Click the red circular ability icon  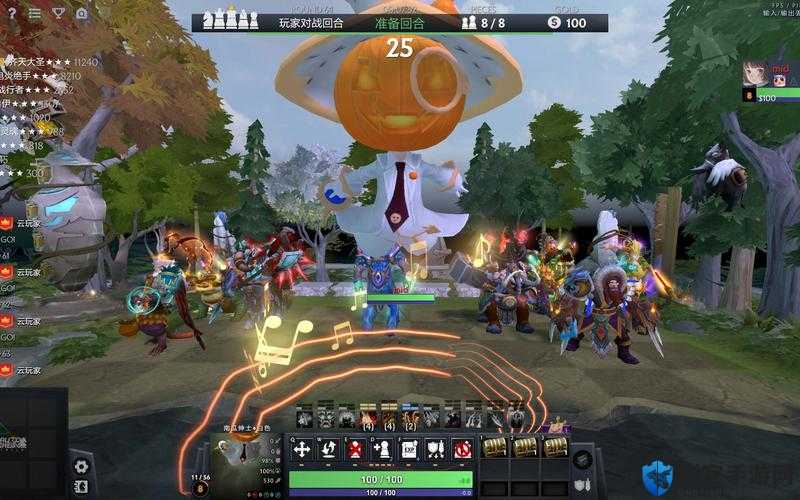click(x=461, y=449)
